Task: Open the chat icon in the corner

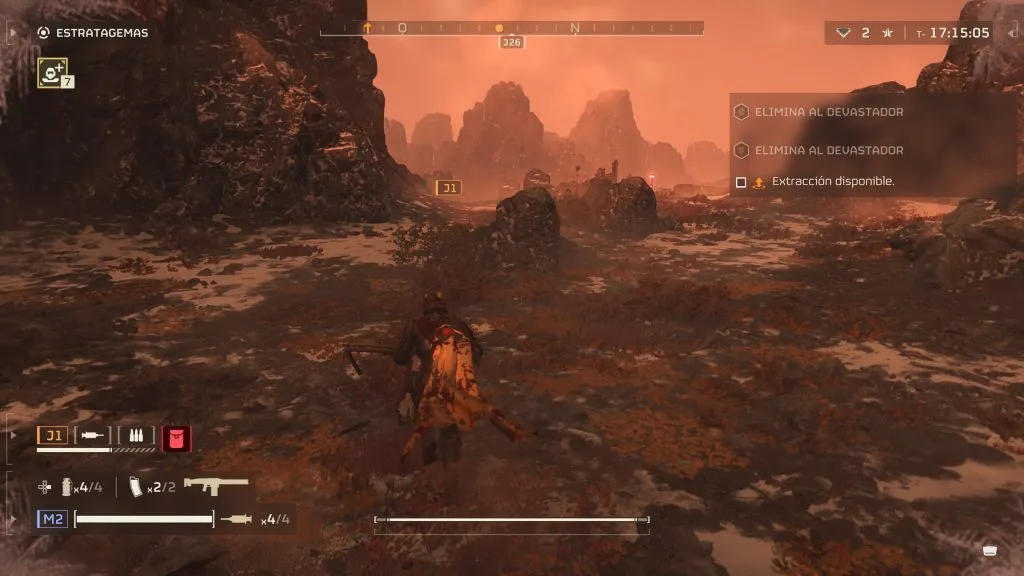Action: (x=989, y=549)
